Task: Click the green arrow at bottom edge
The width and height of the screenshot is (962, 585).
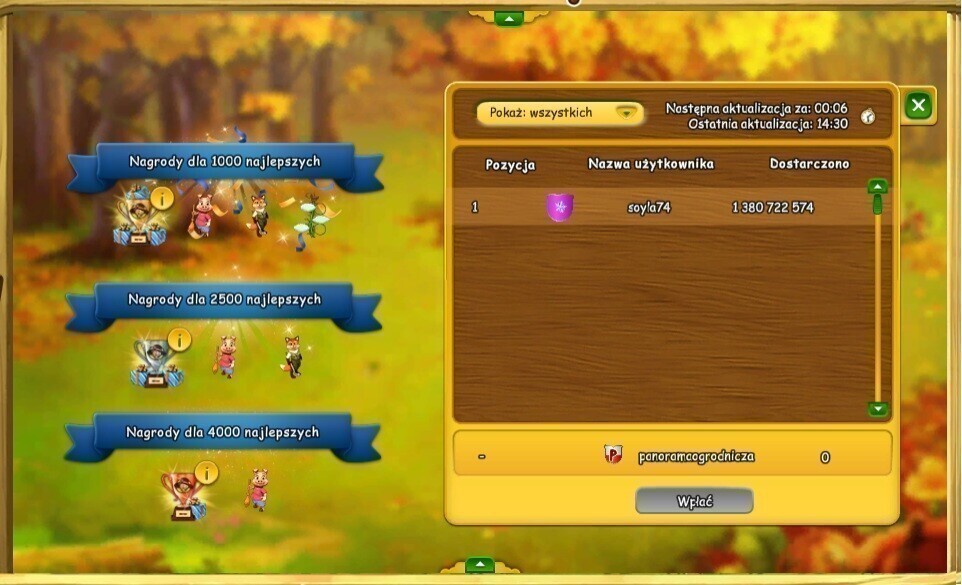Action: [480, 565]
